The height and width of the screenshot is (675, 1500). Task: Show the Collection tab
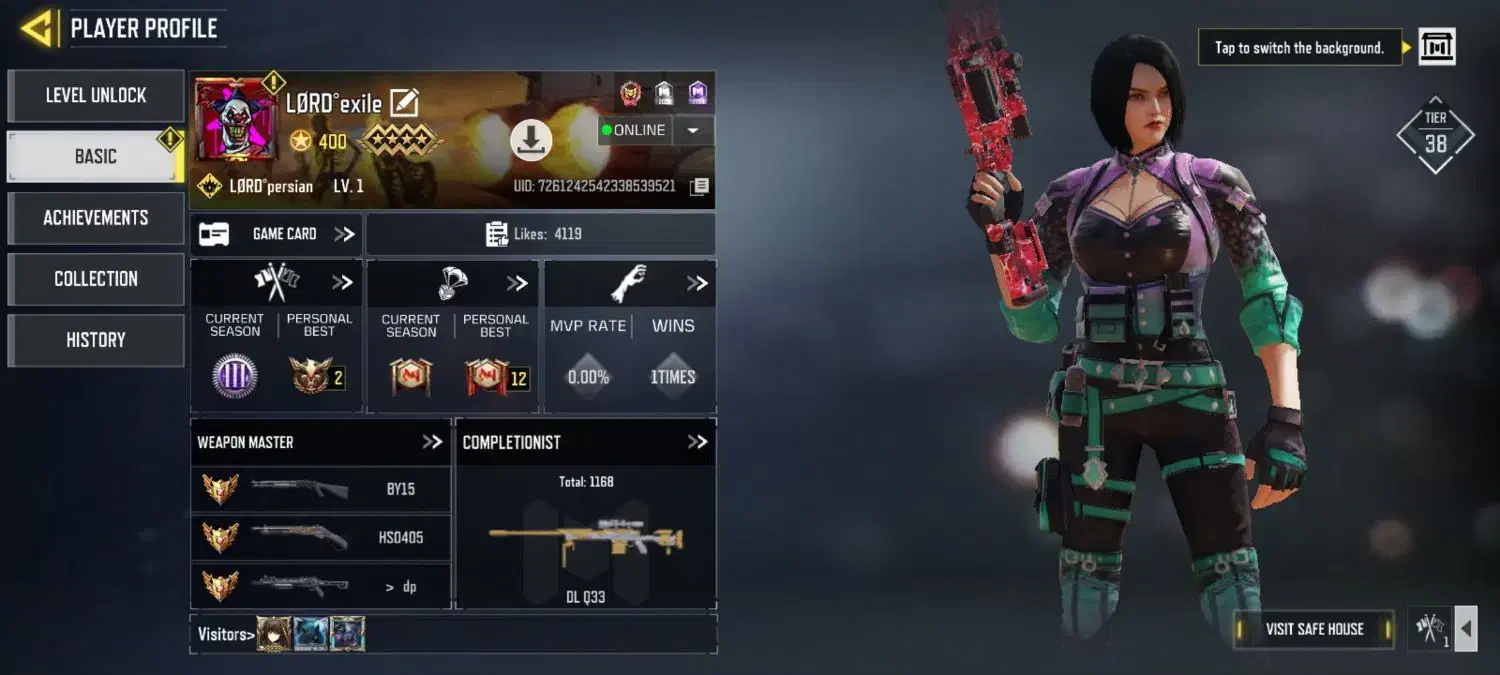[96, 279]
